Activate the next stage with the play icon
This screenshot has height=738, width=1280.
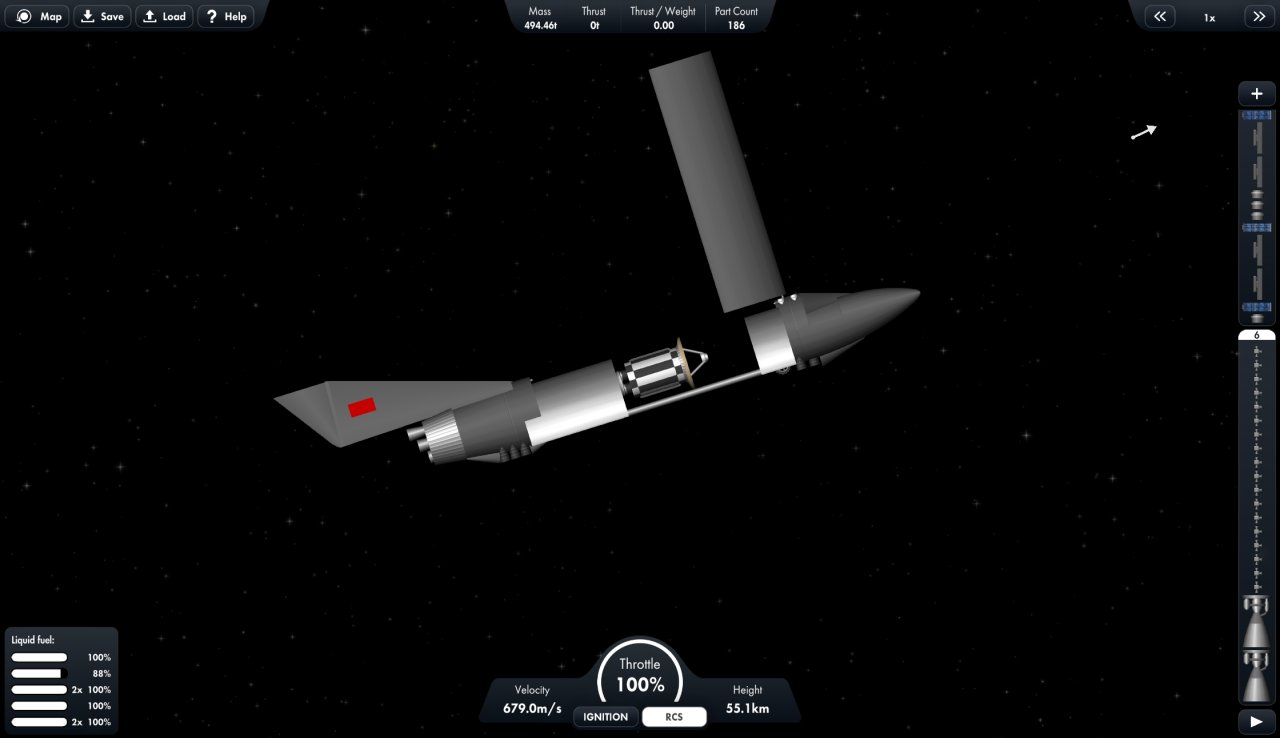tap(1256, 720)
